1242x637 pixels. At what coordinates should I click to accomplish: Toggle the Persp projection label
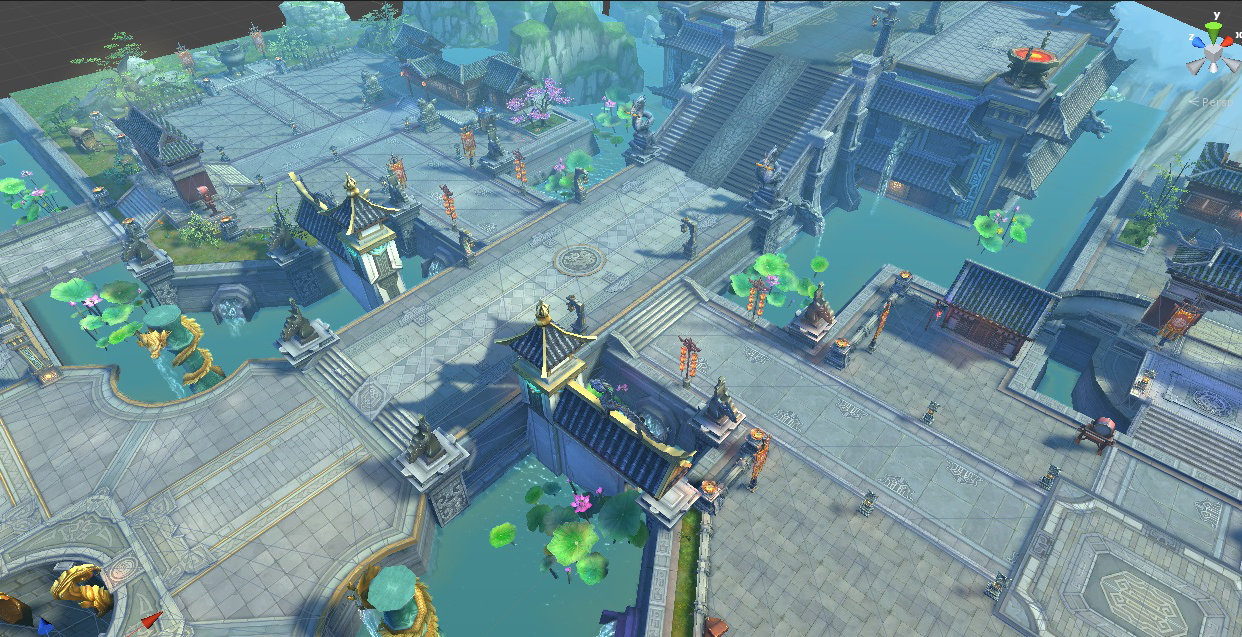pos(1216,101)
